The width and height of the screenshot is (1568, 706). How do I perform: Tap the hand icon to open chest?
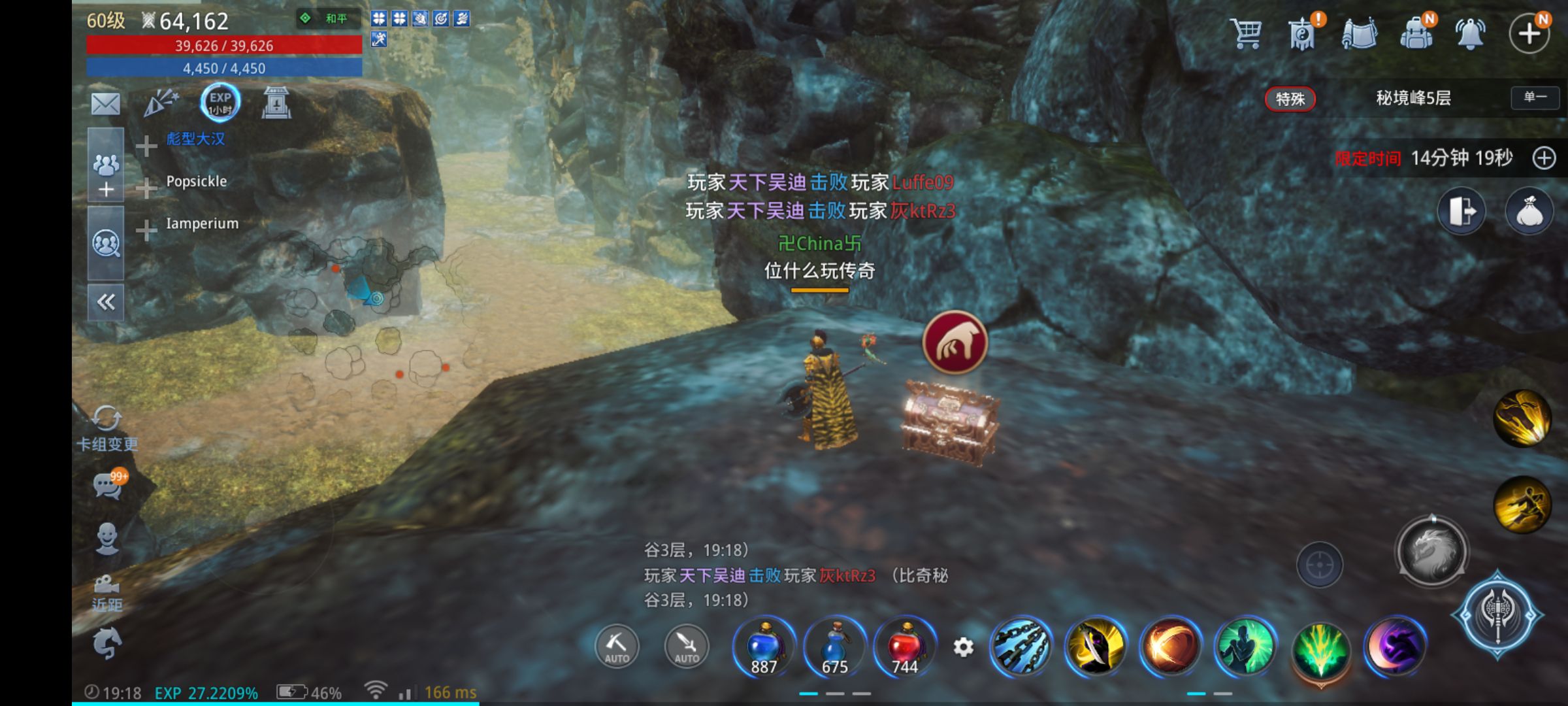pos(955,343)
